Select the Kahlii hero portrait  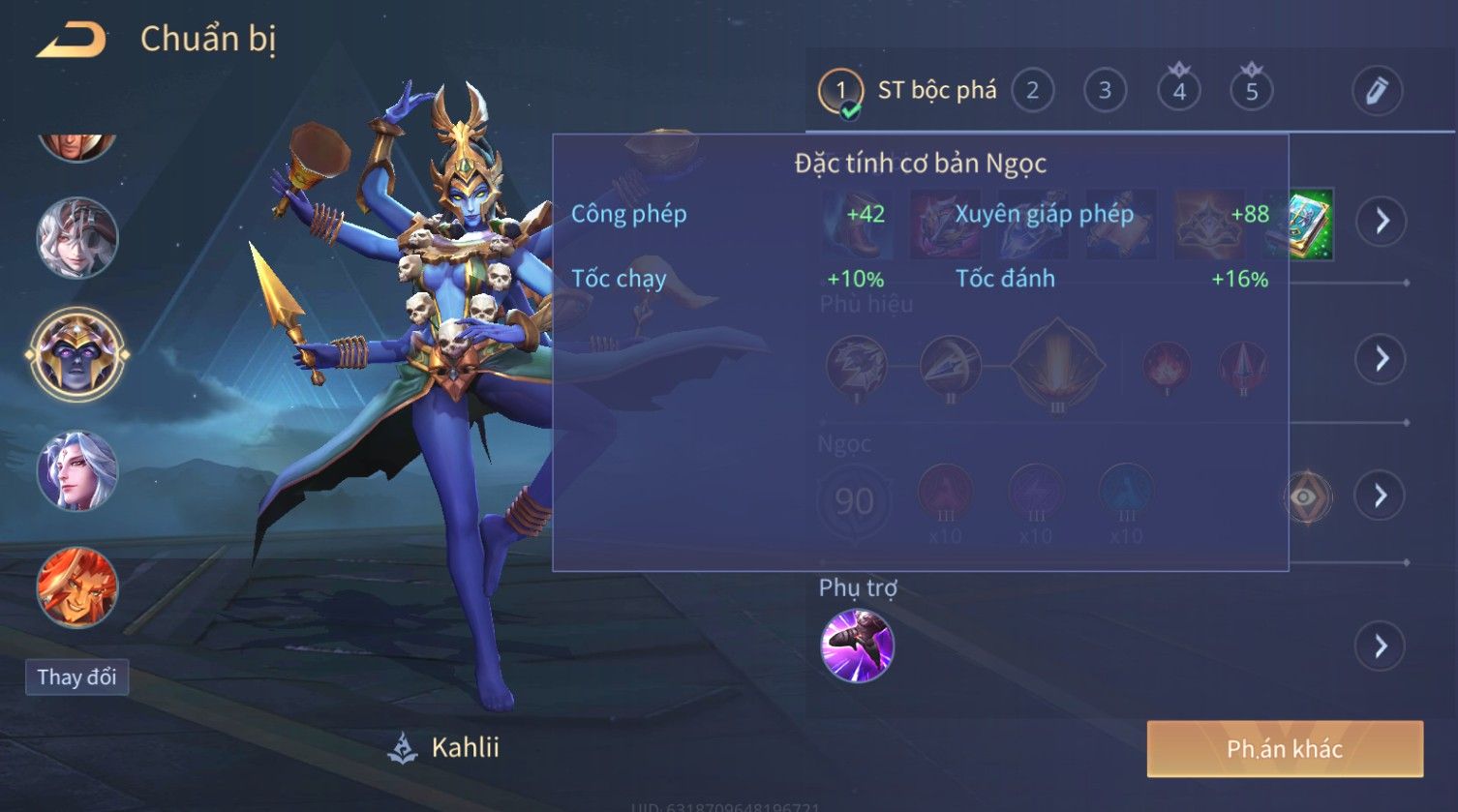pyautogui.click(x=76, y=354)
